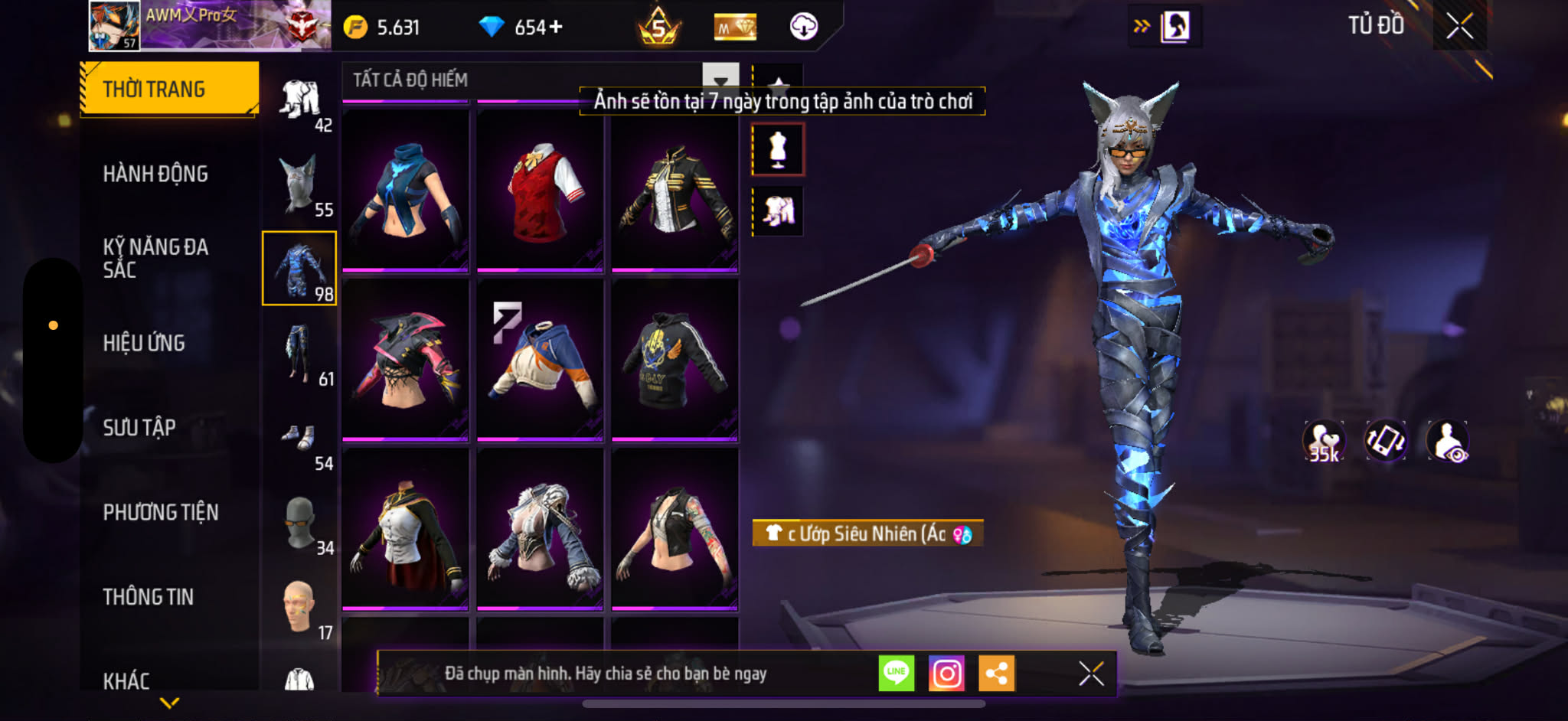The image size is (1568, 721).
Task: Go to the SƯU TẬP collection tab
Action: pos(139,427)
